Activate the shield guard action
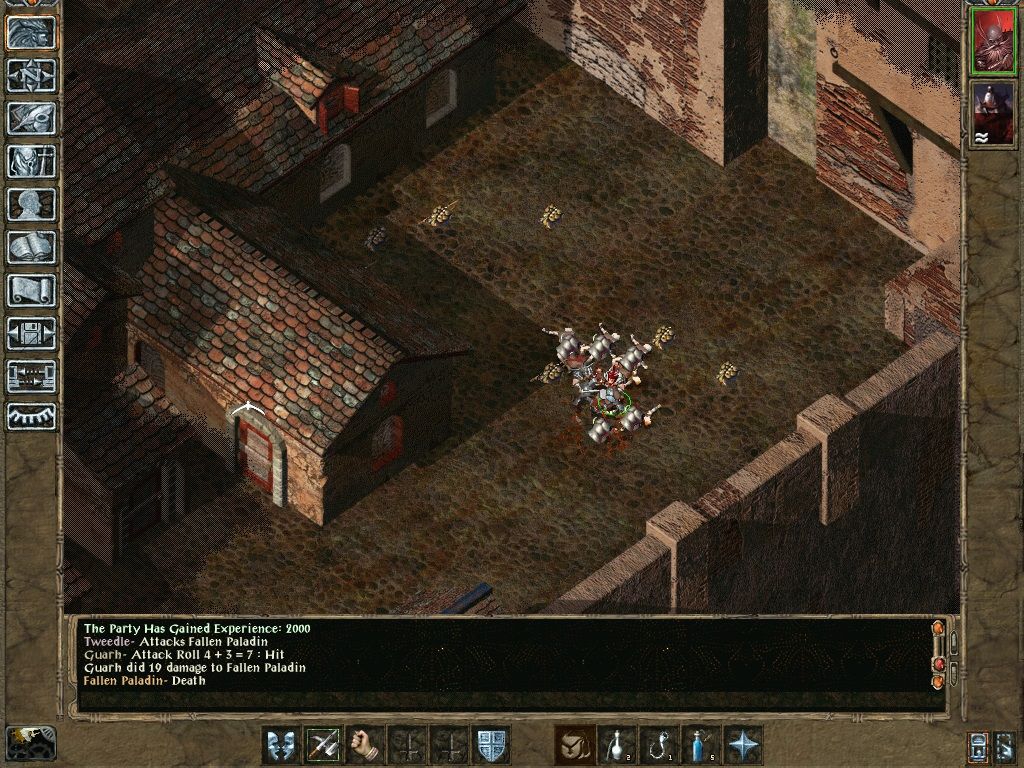The width and height of the screenshot is (1024, 768). tap(491, 745)
